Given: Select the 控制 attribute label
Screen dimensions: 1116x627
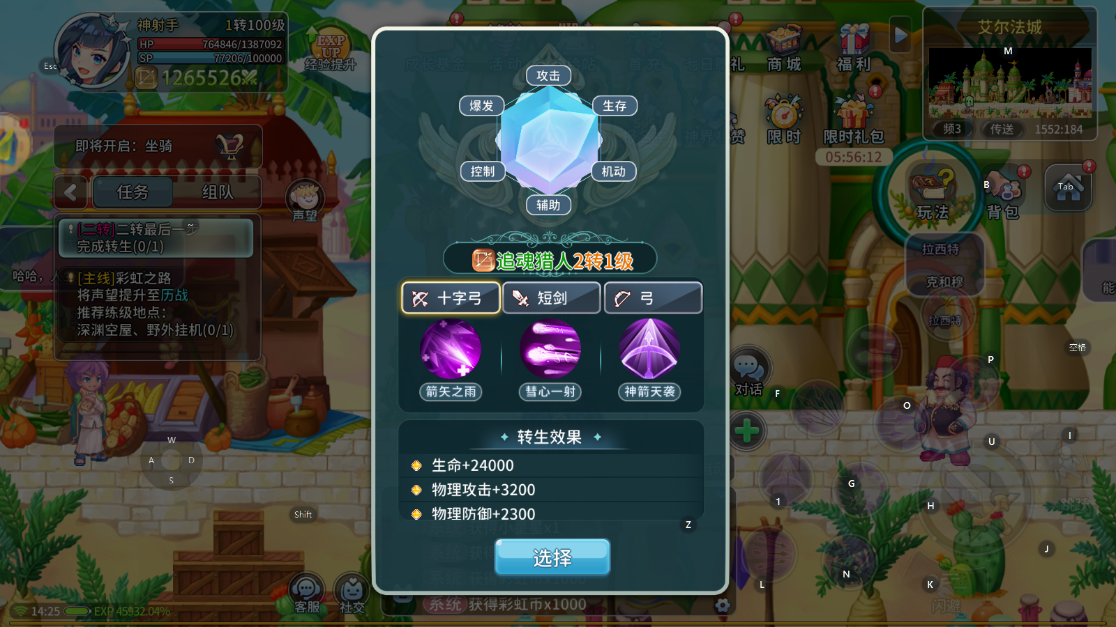Looking at the screenshot, I should pos(482,171).
